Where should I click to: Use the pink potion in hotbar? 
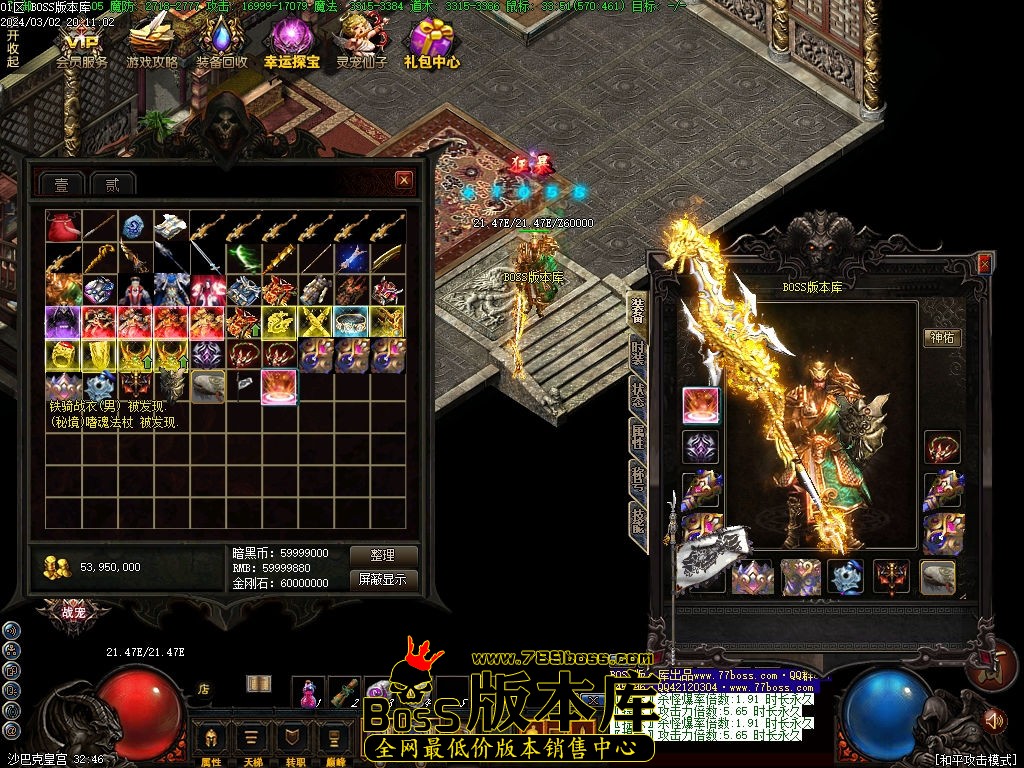pyautogui.click(x=310, y=691)
